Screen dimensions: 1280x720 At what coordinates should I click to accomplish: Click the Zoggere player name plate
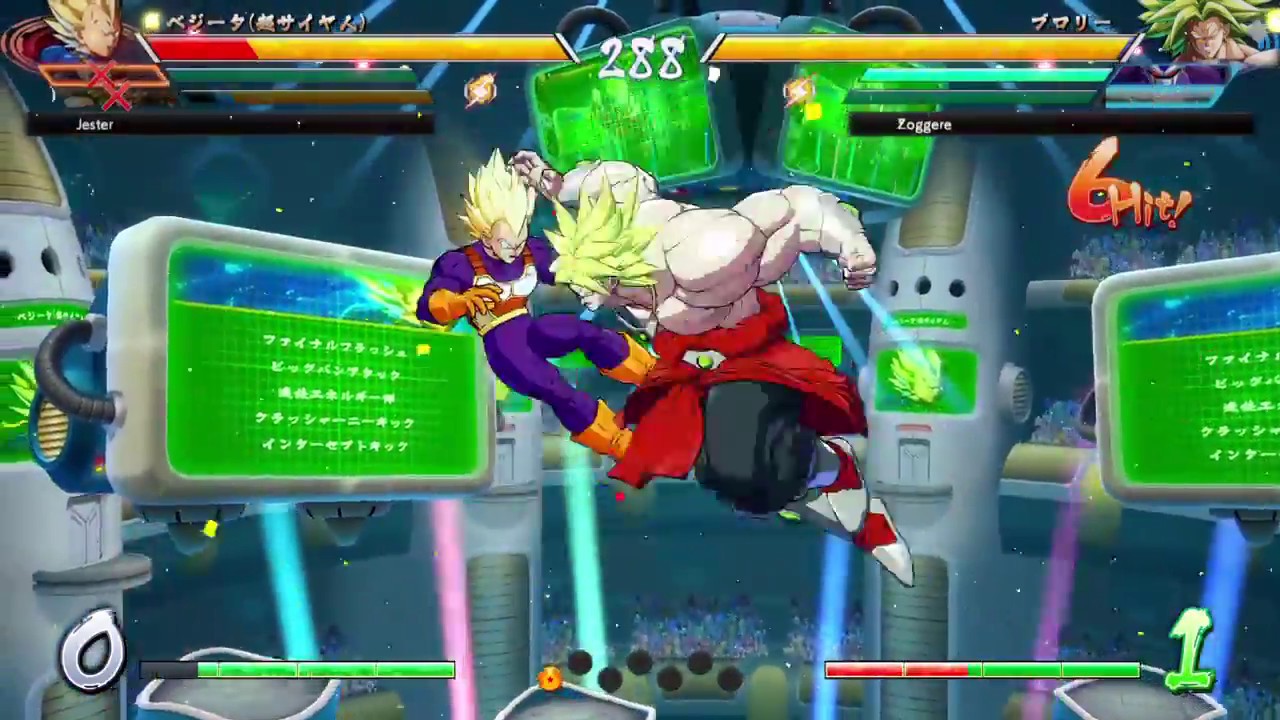pyautogui.click(x=924, y=124)
